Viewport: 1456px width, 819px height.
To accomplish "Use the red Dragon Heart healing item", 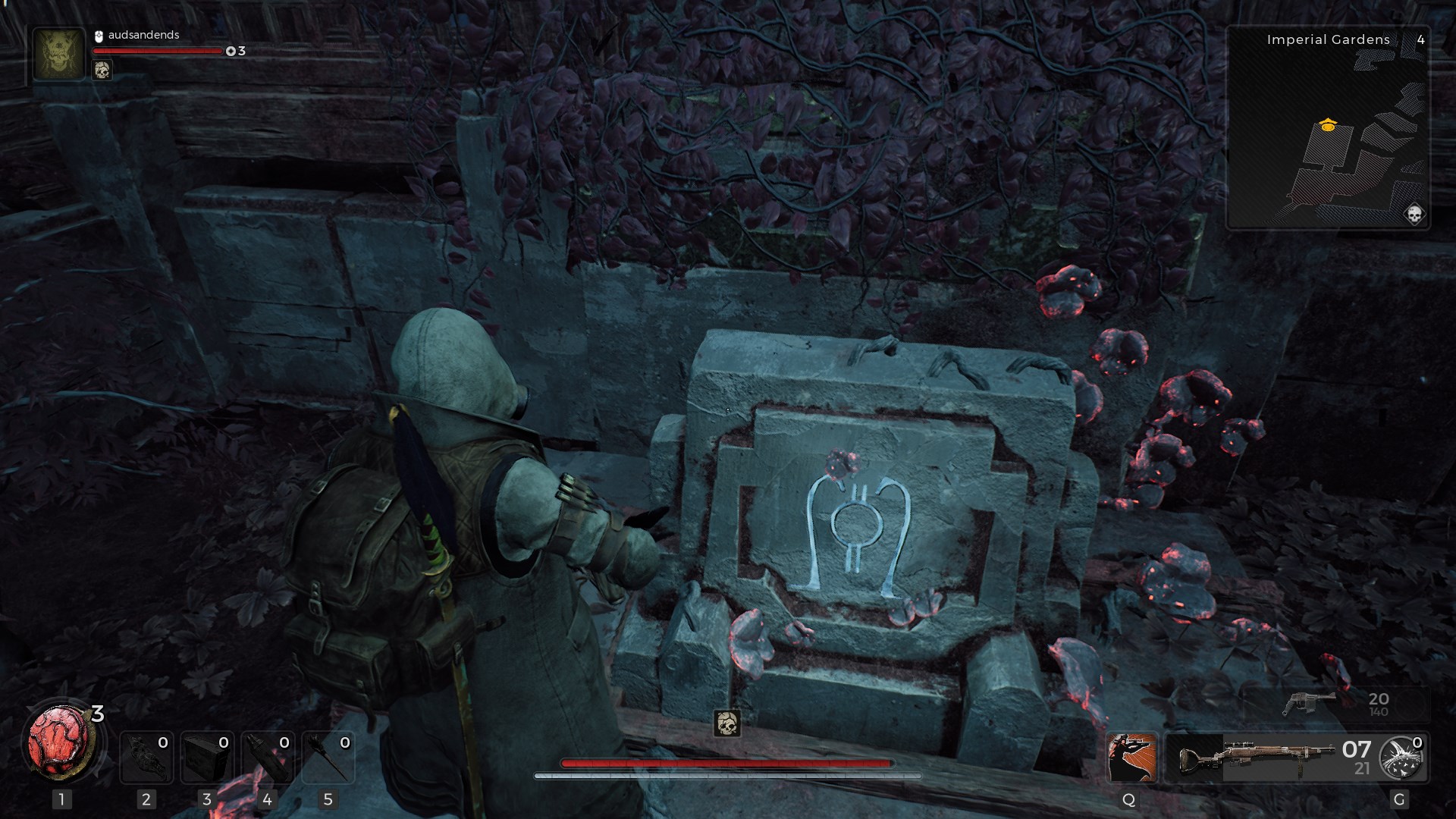I will 61,742.
